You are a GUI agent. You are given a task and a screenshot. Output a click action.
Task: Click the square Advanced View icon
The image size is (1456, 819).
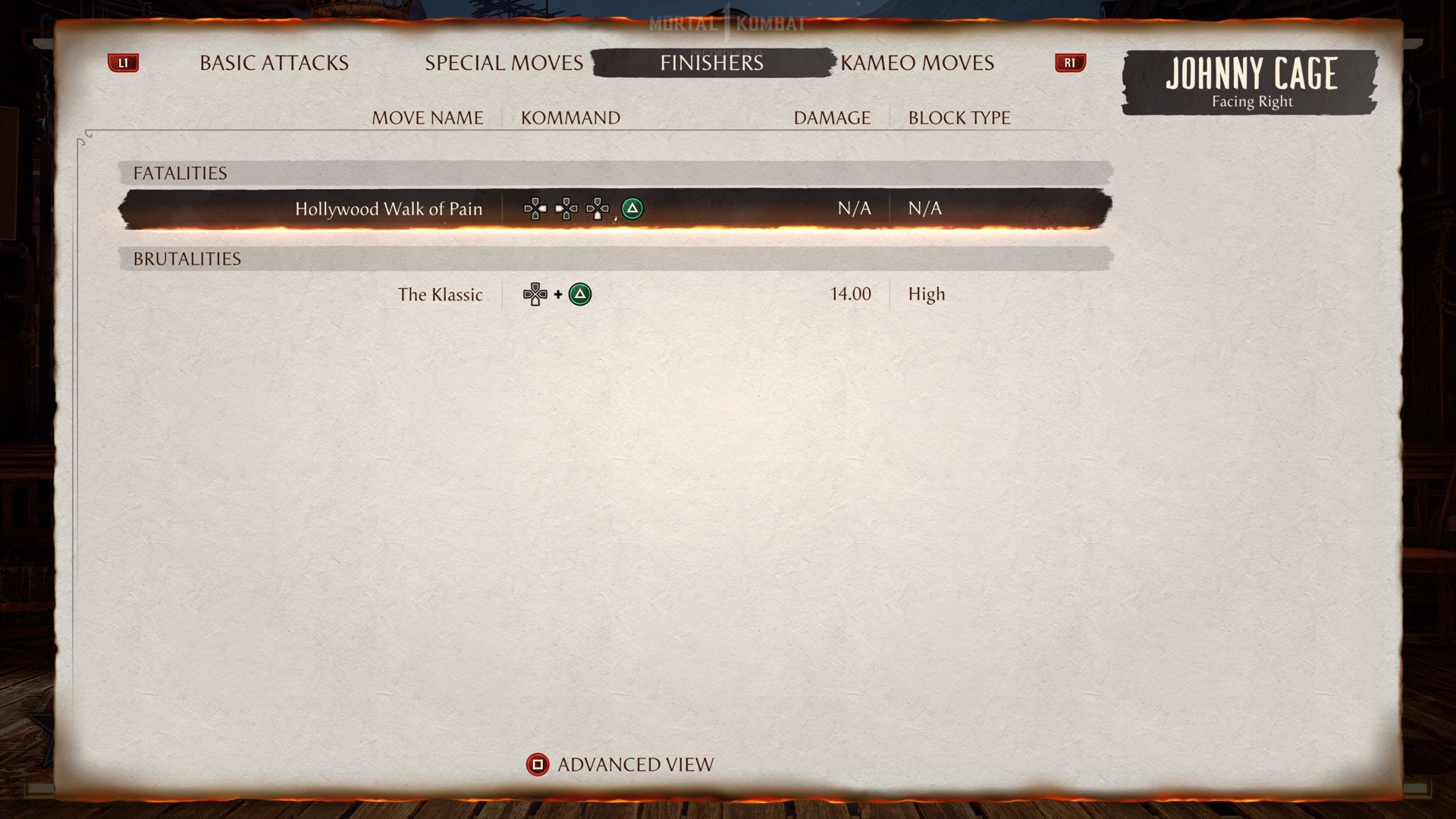(538, 765)
